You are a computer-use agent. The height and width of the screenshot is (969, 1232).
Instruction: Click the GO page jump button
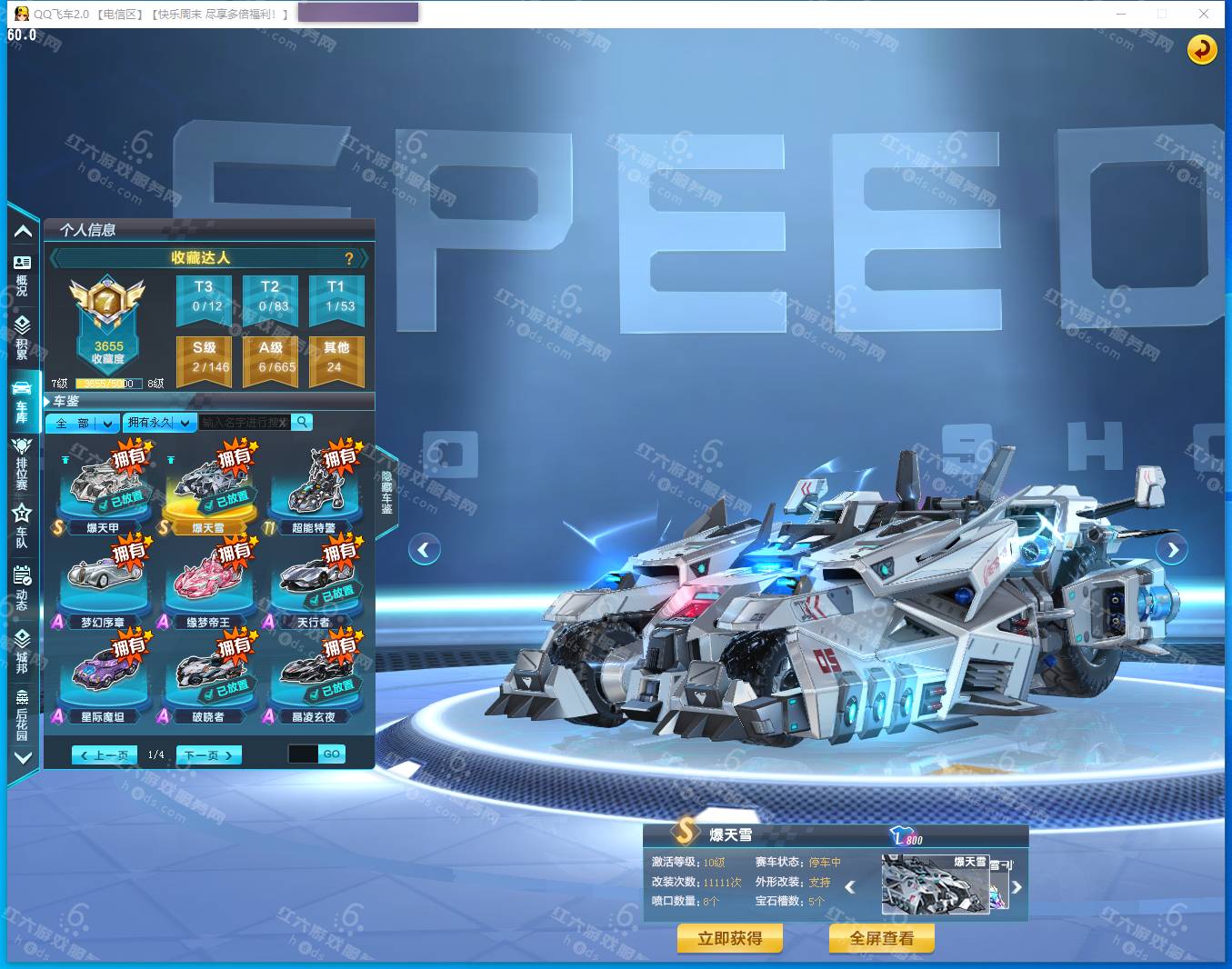[331, 754]
